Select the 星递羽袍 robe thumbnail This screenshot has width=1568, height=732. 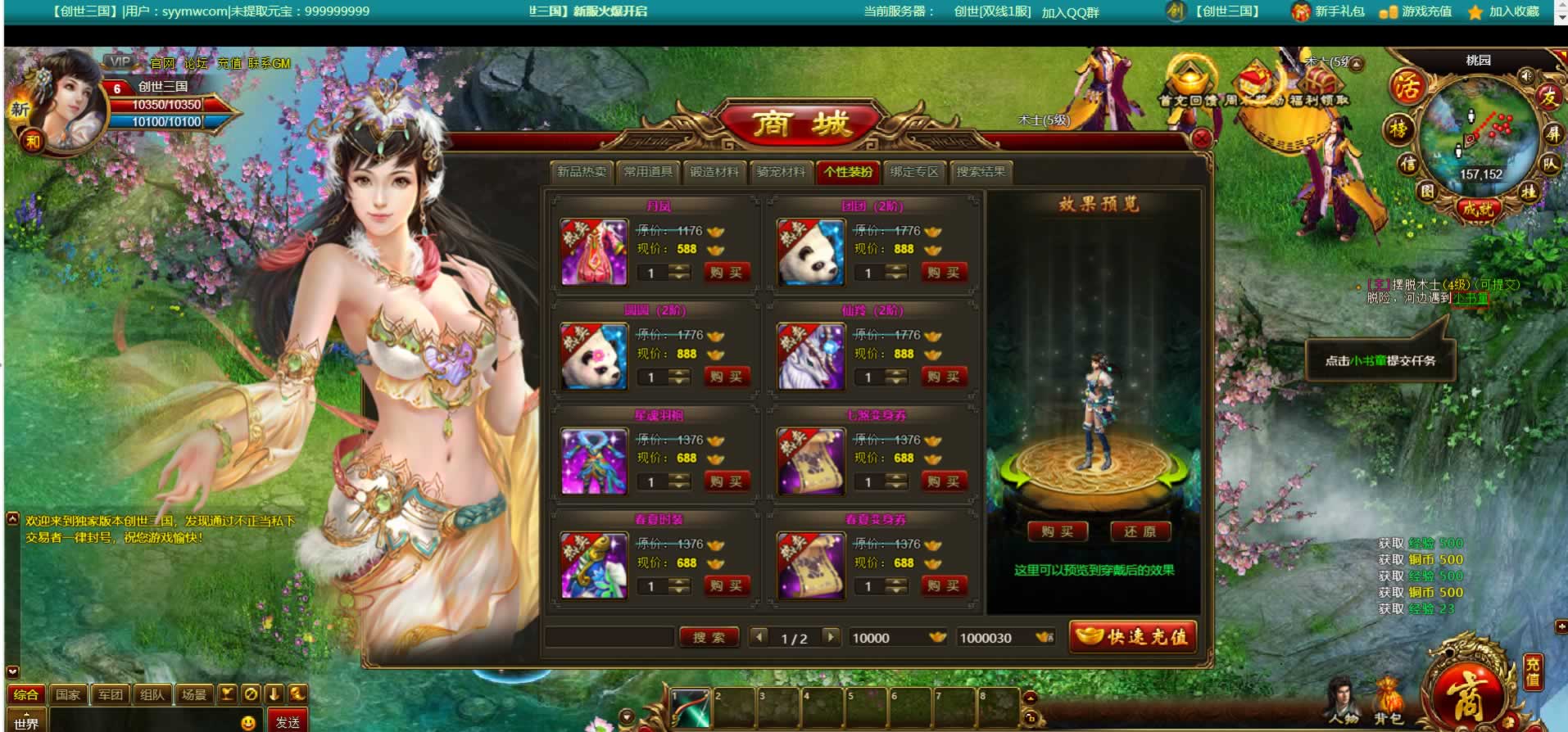pos(593,462)
